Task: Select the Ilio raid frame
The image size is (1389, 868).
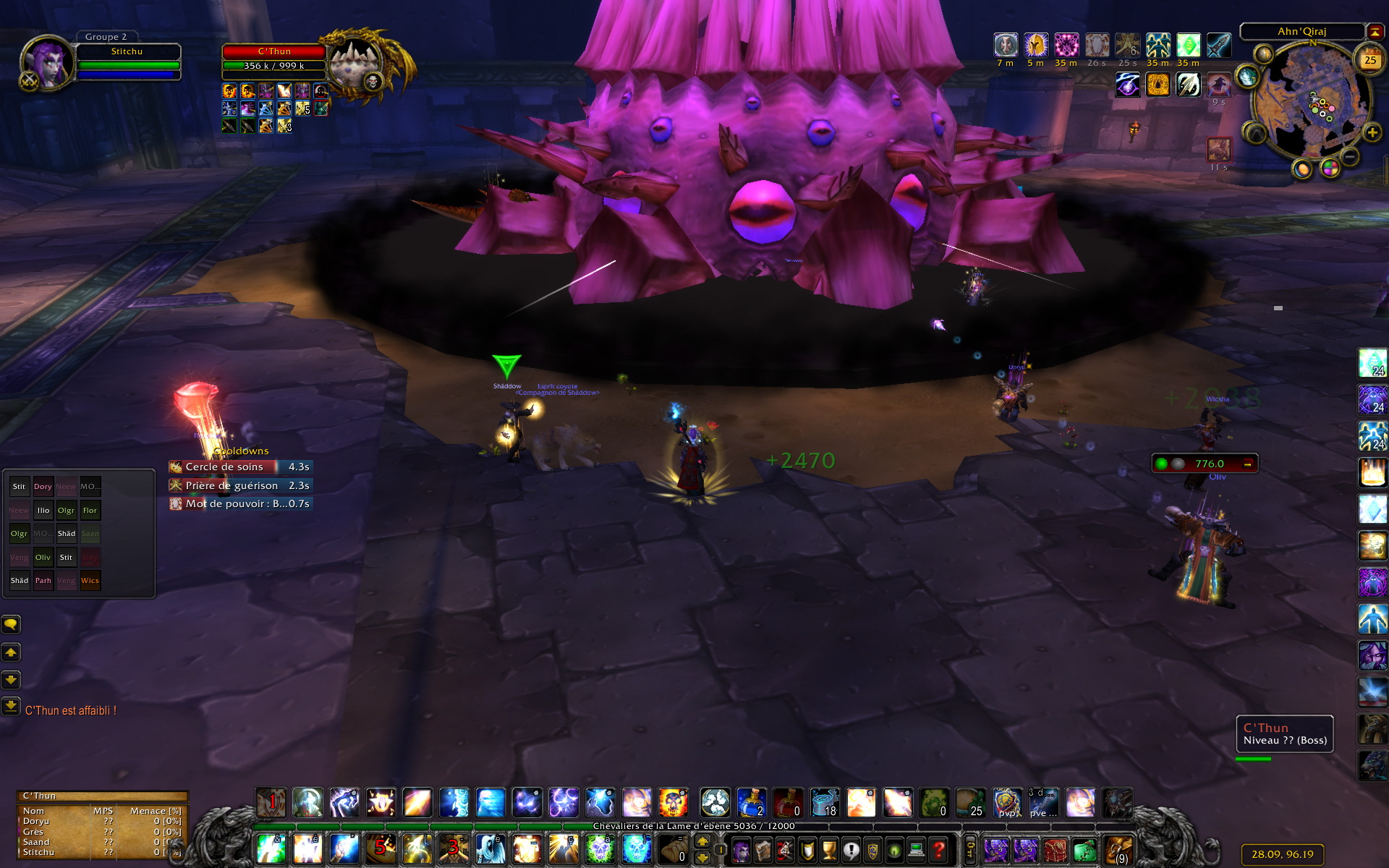Action: click(x=43, y=511)
